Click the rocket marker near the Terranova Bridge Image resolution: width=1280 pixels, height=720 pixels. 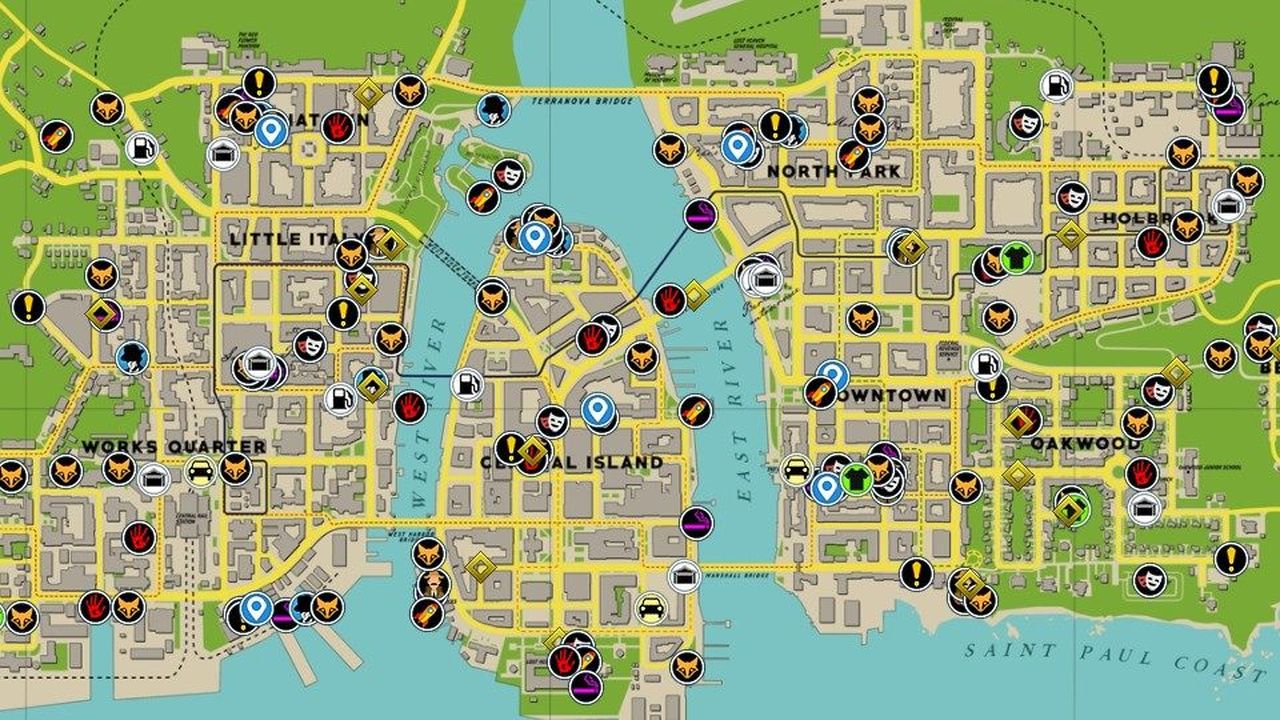pyautogui.click(x=483, y=195)
